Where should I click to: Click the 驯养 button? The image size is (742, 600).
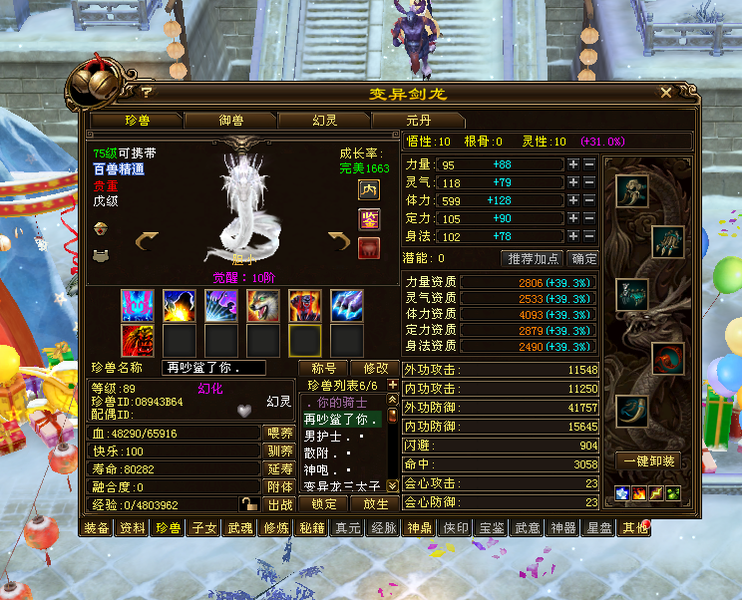click(277, 451)
